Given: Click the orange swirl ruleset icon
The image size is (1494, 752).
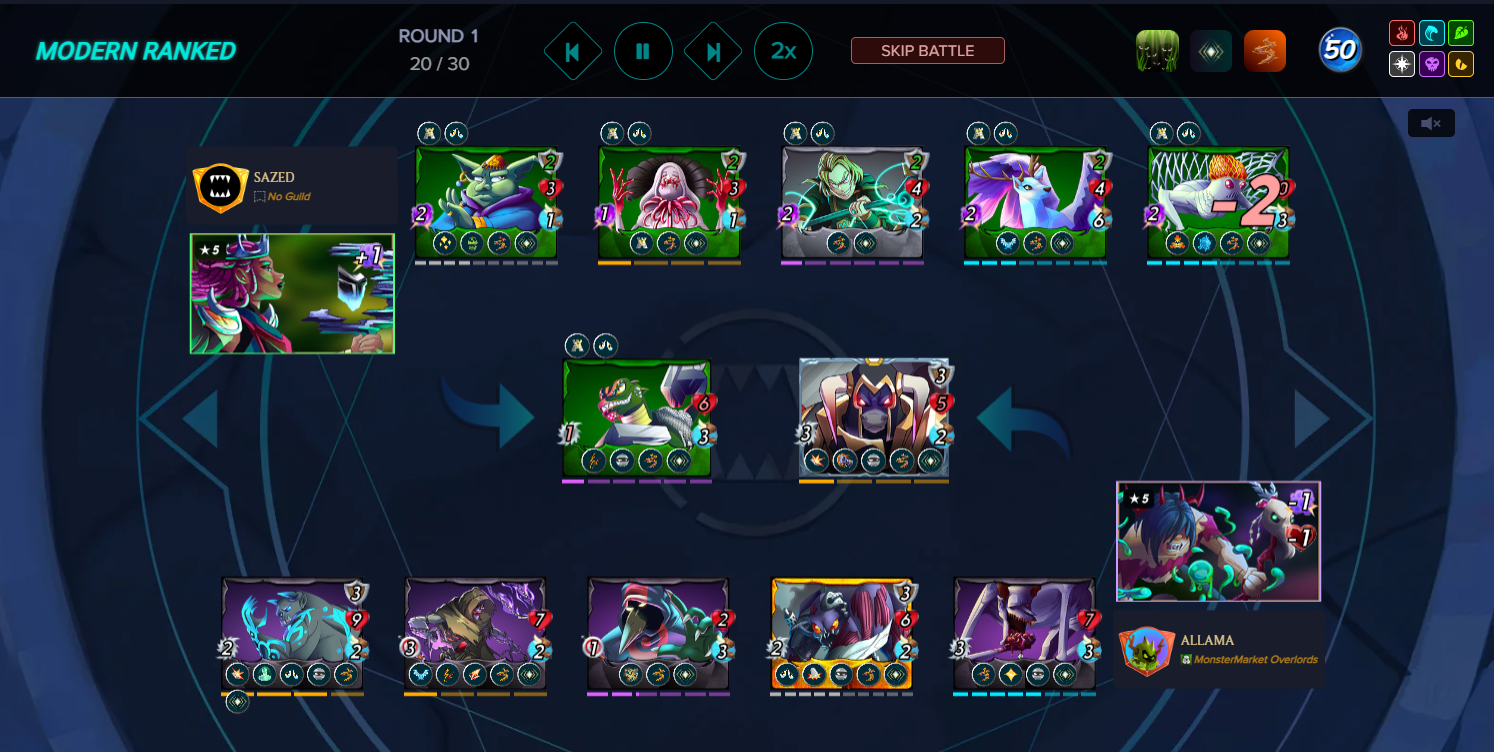Looking at the screenshot, I should (x=1264, y=49).
